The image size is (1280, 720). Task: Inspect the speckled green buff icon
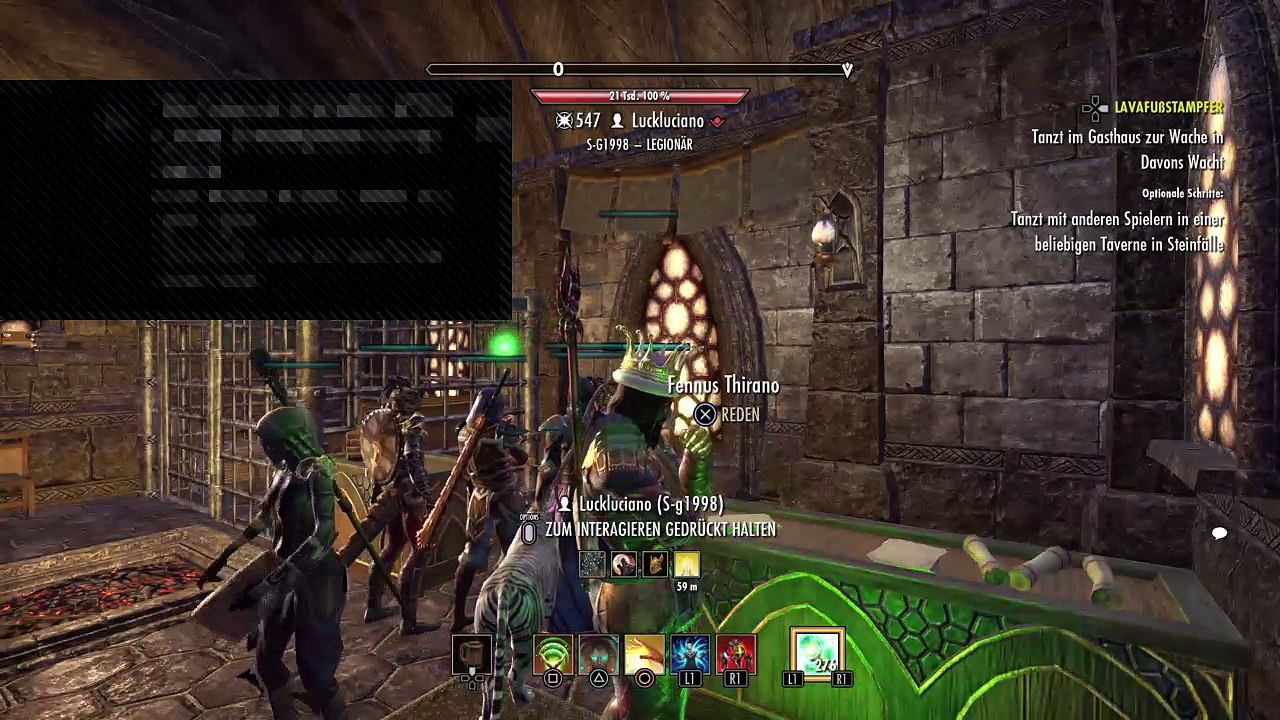pos(593,565)
